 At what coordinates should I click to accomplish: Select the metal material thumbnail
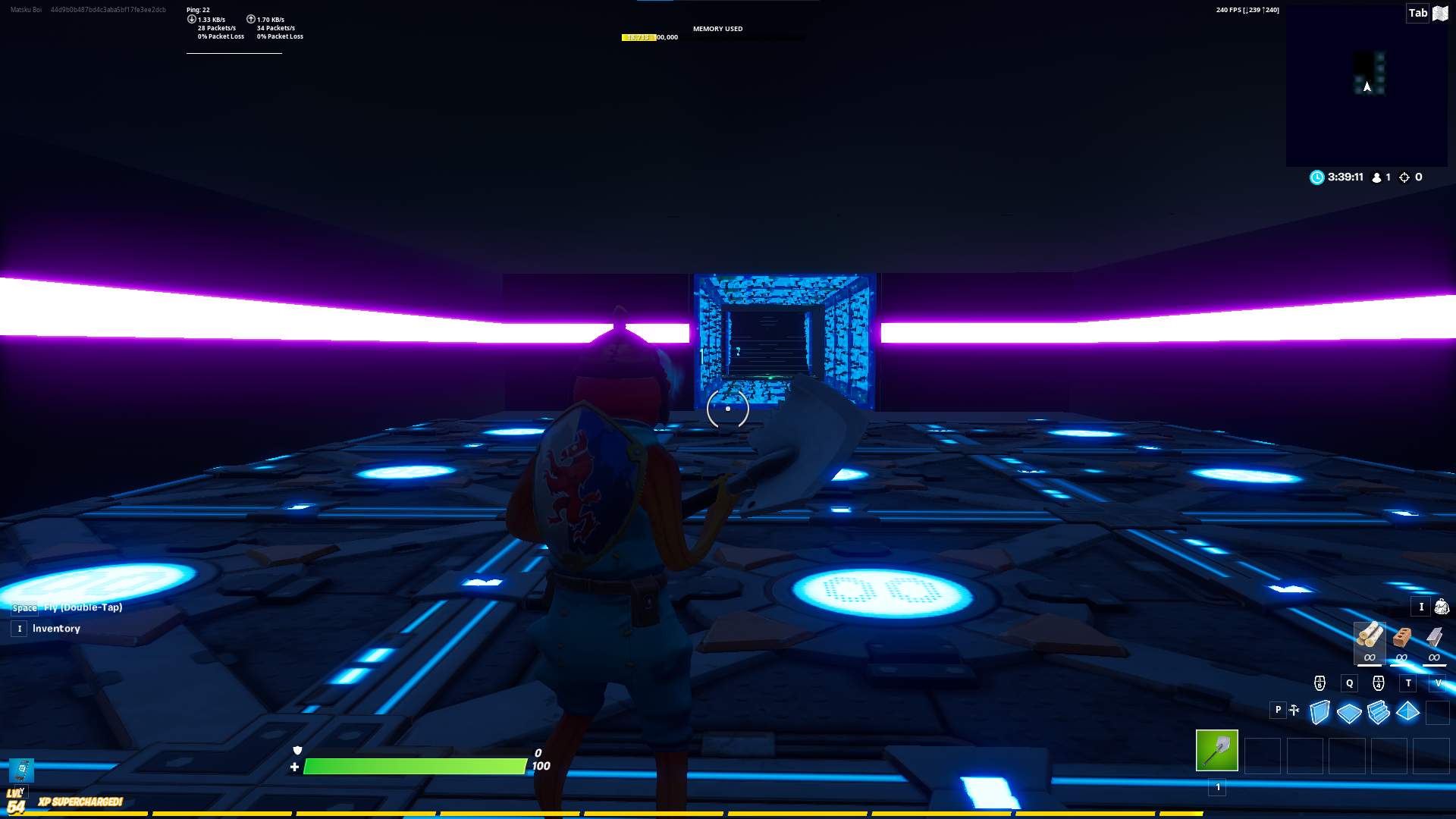click(1434, 637)
